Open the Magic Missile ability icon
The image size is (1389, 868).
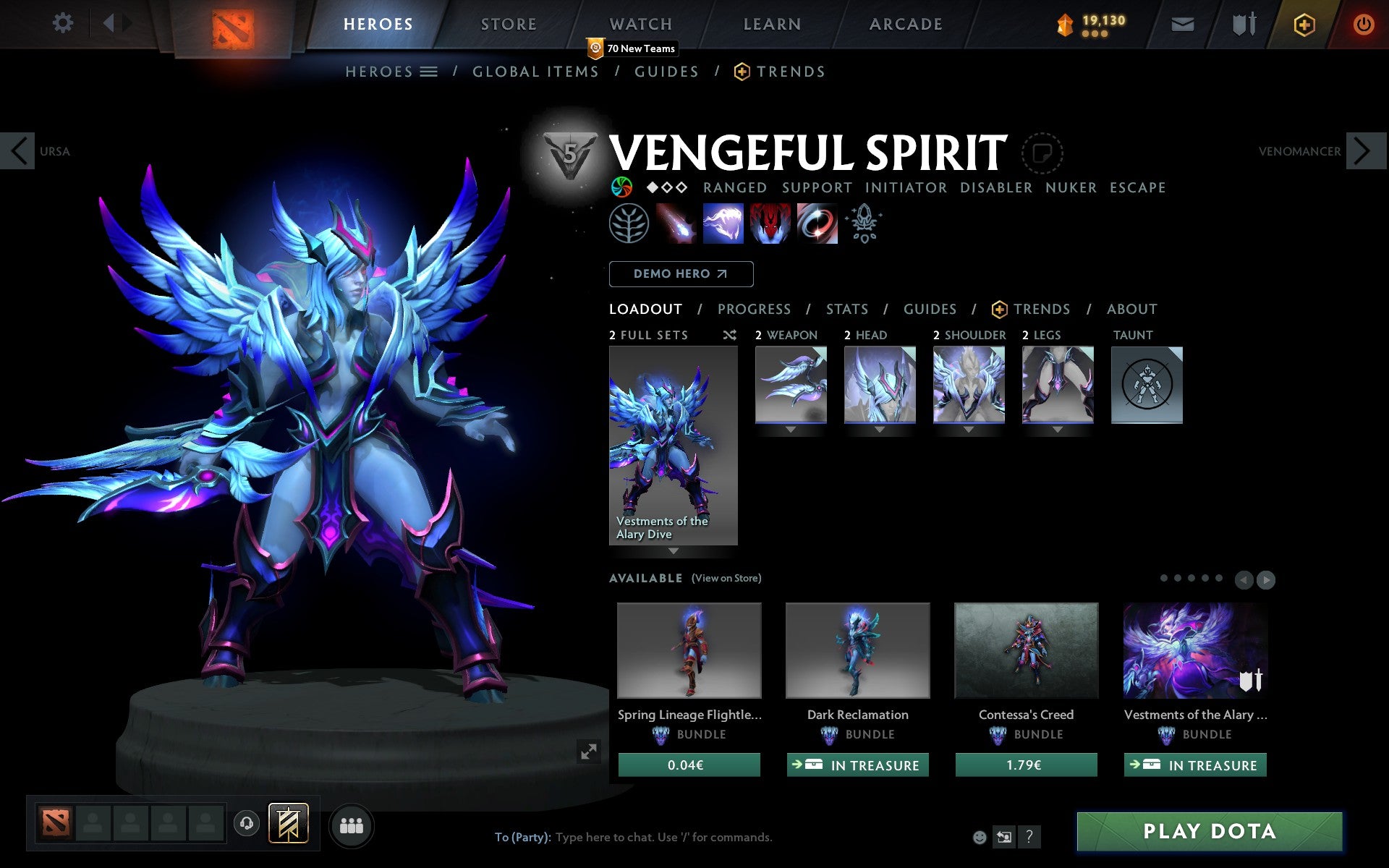click(676, 224)
